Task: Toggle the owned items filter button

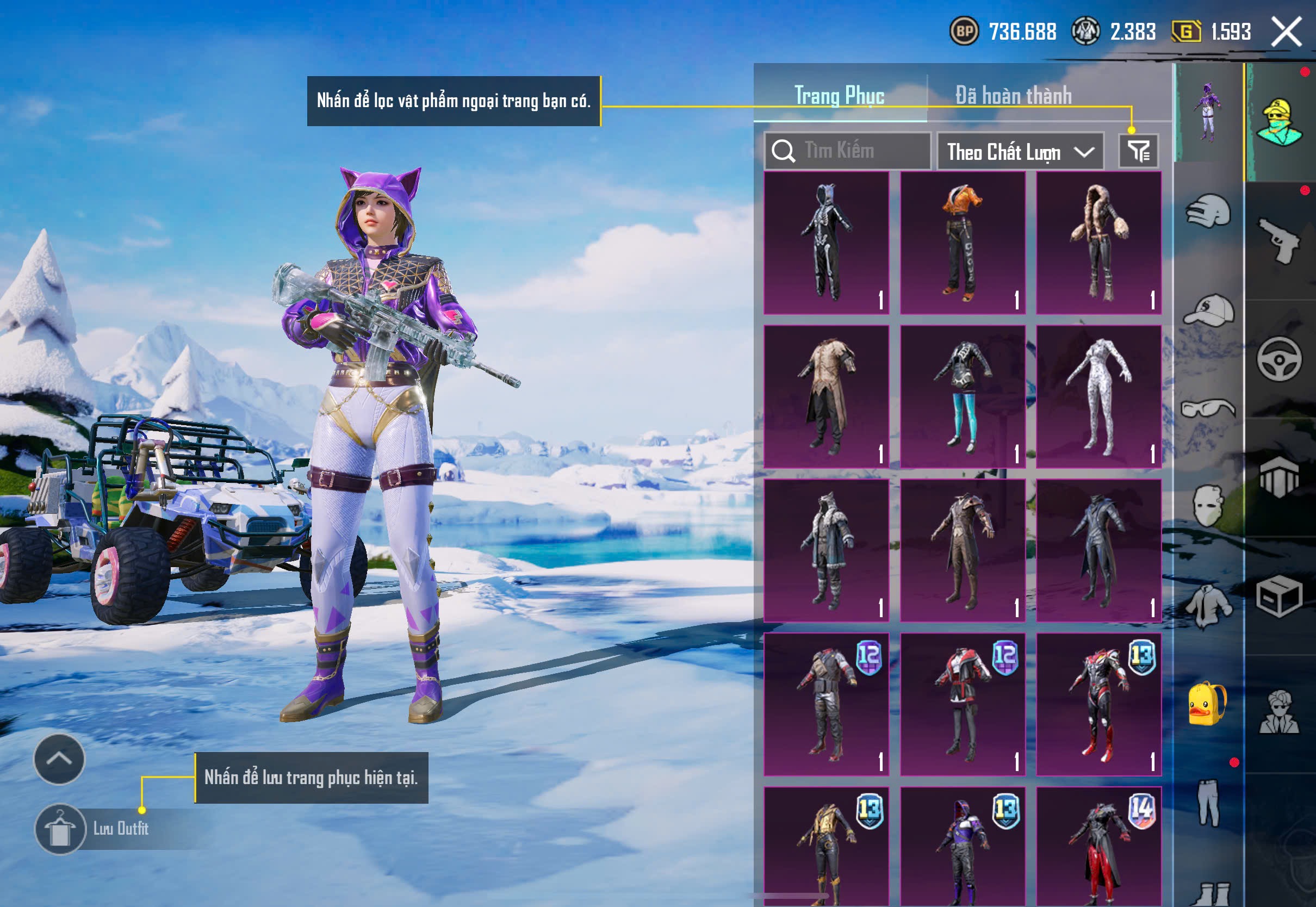Action: (x=1139, y=151)
